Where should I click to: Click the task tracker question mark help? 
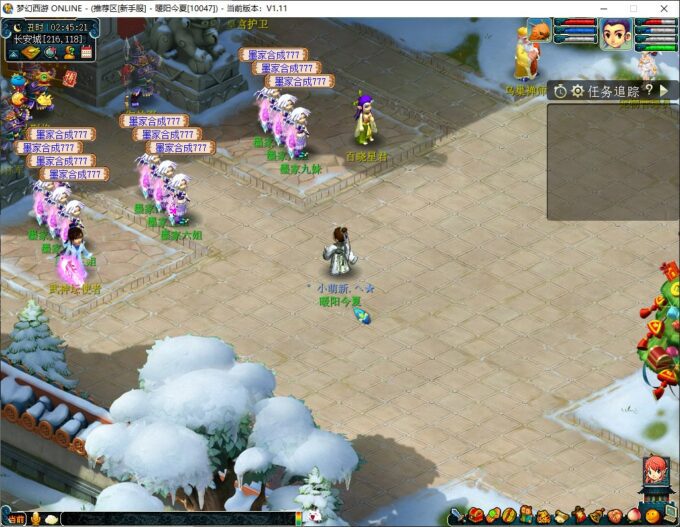pos(648,91)
